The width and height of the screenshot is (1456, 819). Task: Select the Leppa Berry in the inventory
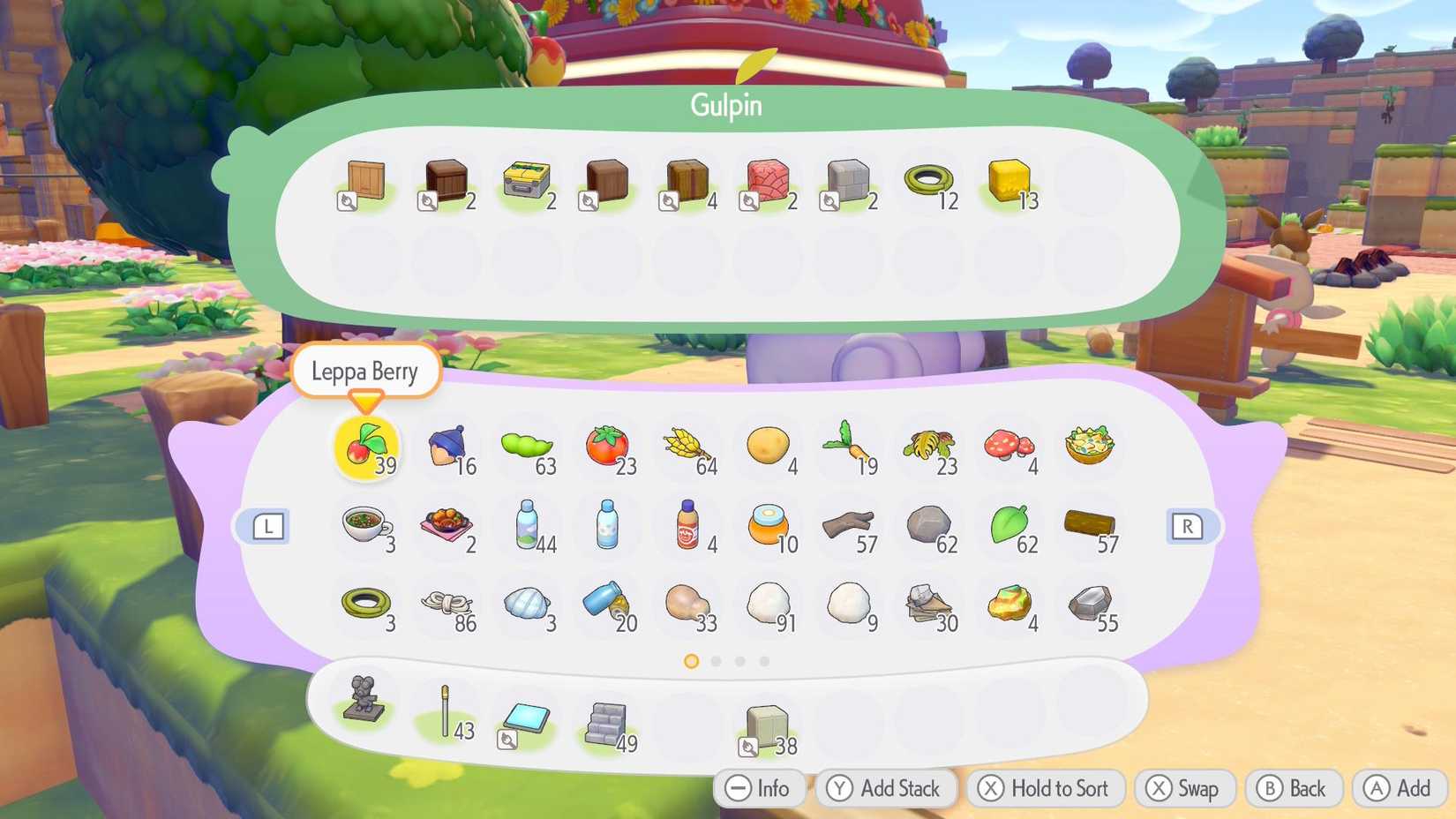(365, 446)
